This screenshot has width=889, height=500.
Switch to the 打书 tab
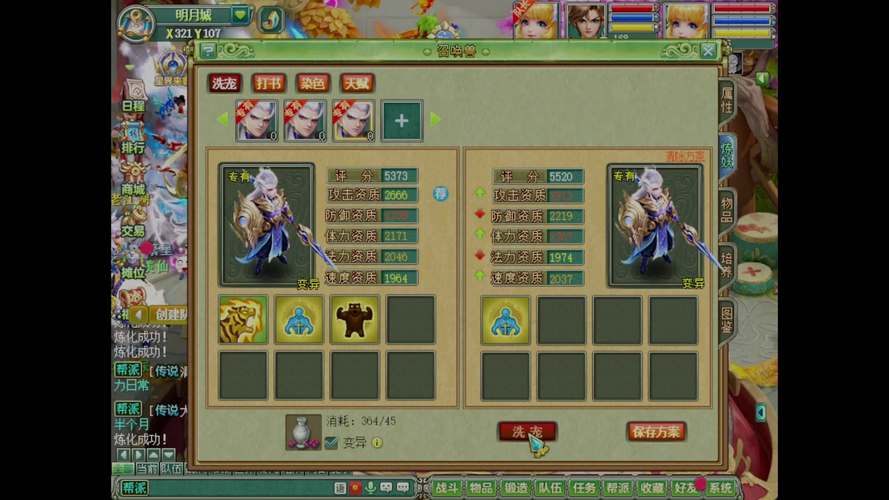click(269, 83)
